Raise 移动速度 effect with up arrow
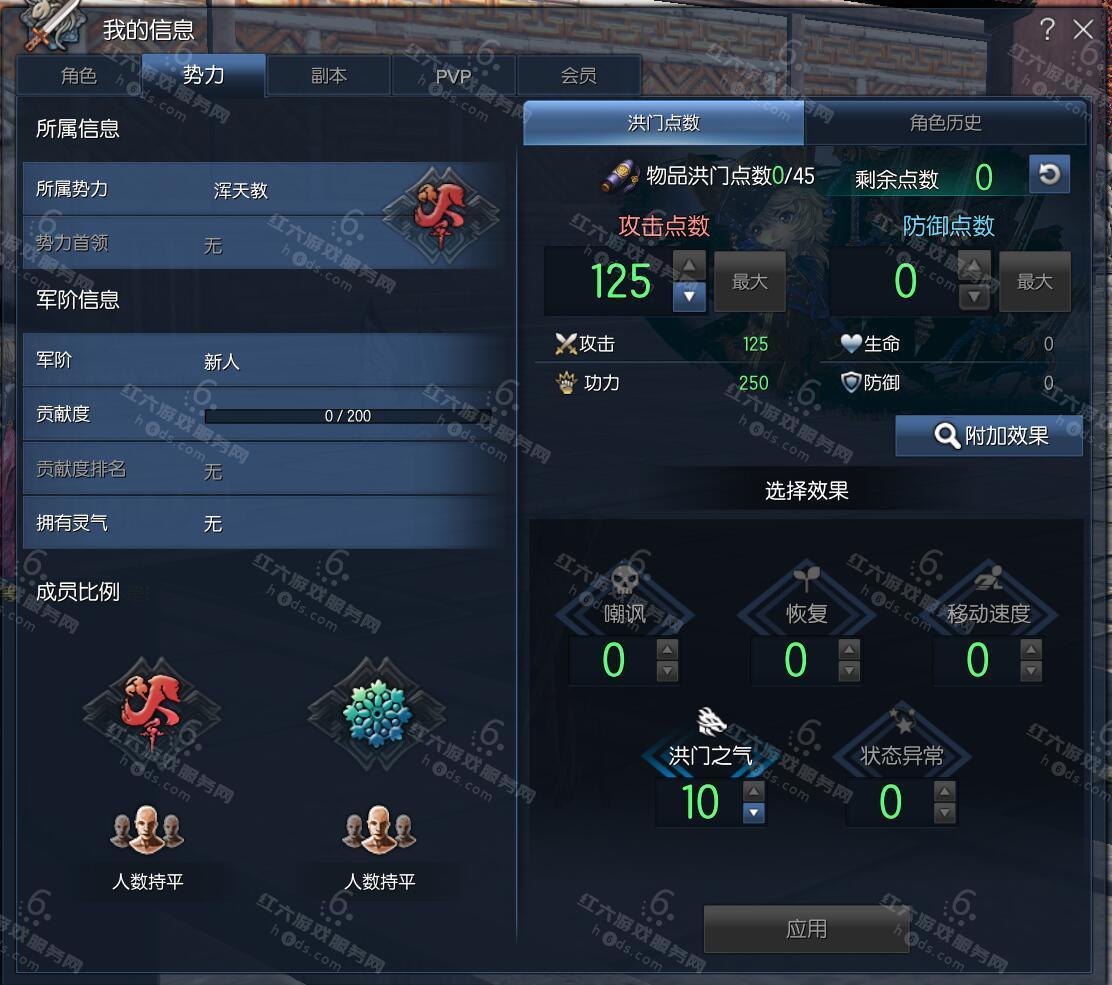The image size is (1112, 985). point(1031,648)
